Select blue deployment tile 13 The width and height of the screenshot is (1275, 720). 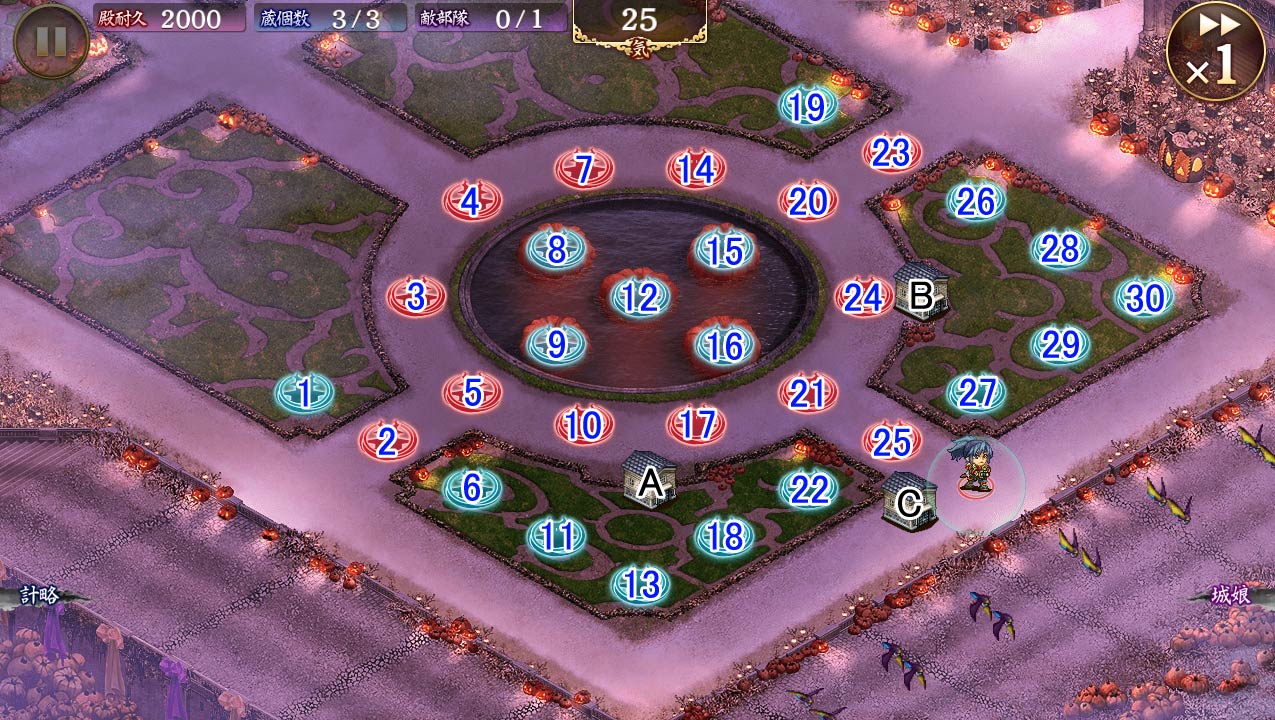tap(640, 583)
